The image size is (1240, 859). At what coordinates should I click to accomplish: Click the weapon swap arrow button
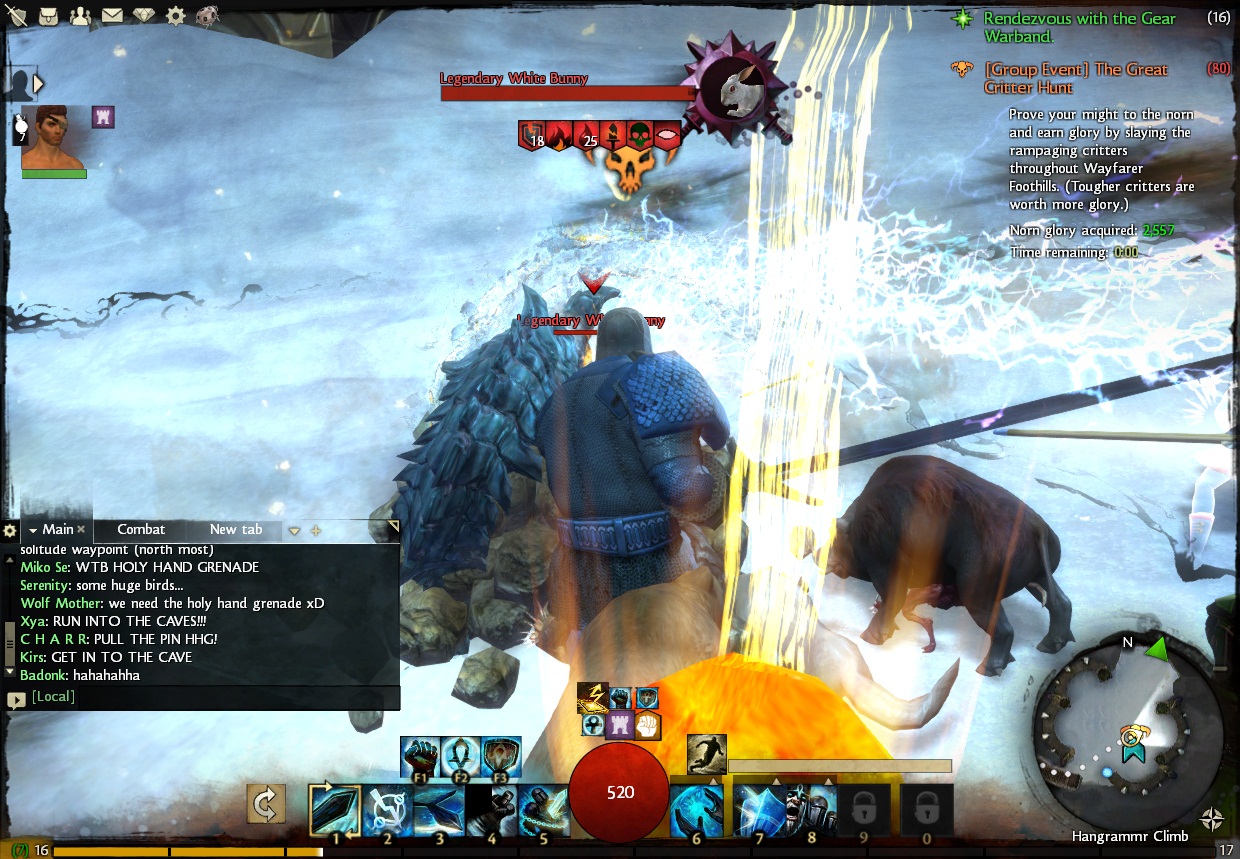(266, 803)
